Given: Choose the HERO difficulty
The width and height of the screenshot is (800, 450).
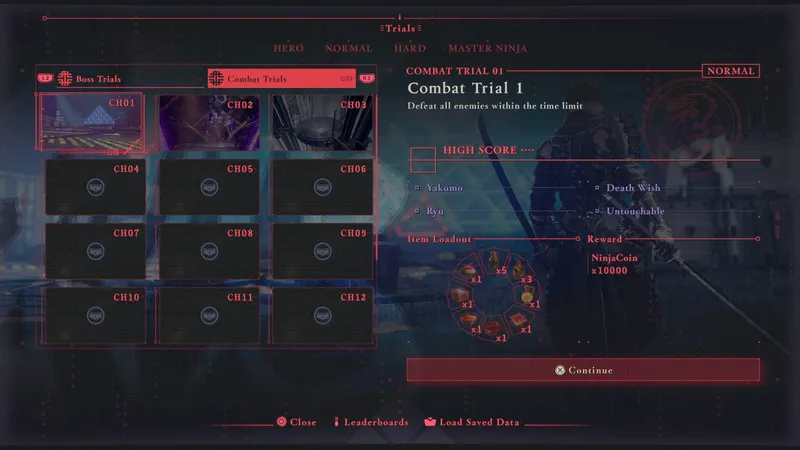Looking at the screenshot, I should [x=290, y=48].
